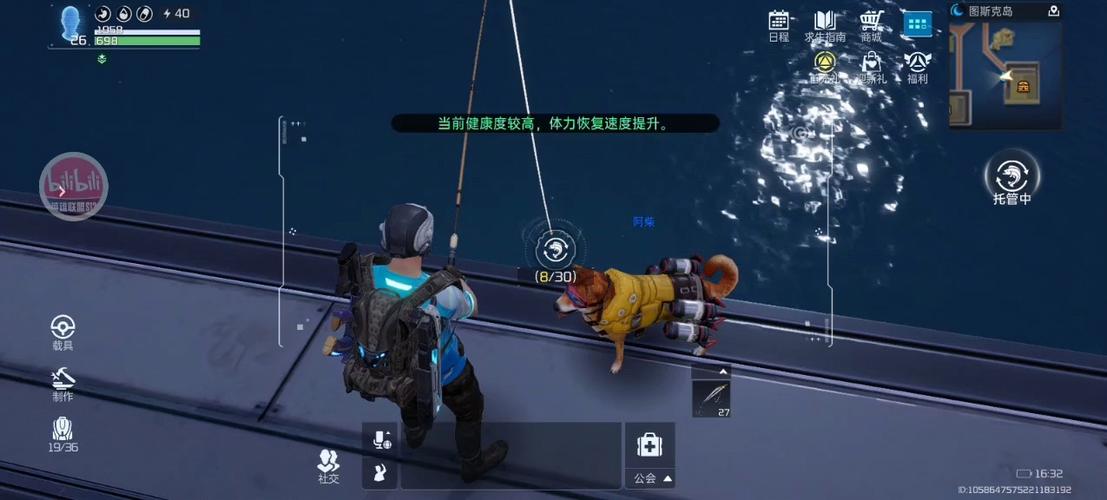Open the backpack showing 19/36

[x=63, y=433]
